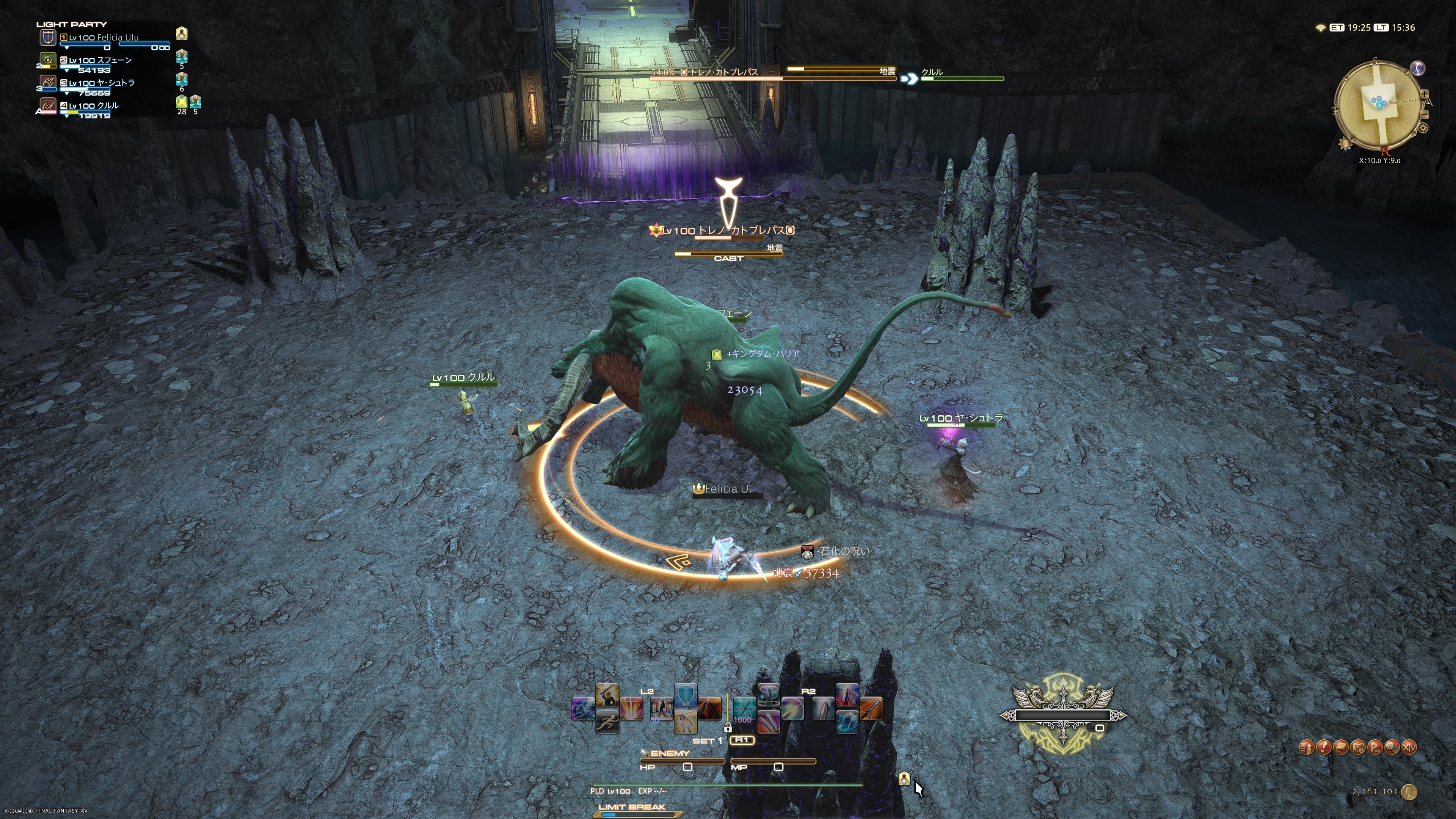Open minimap settings gear

coord(1423,128)
